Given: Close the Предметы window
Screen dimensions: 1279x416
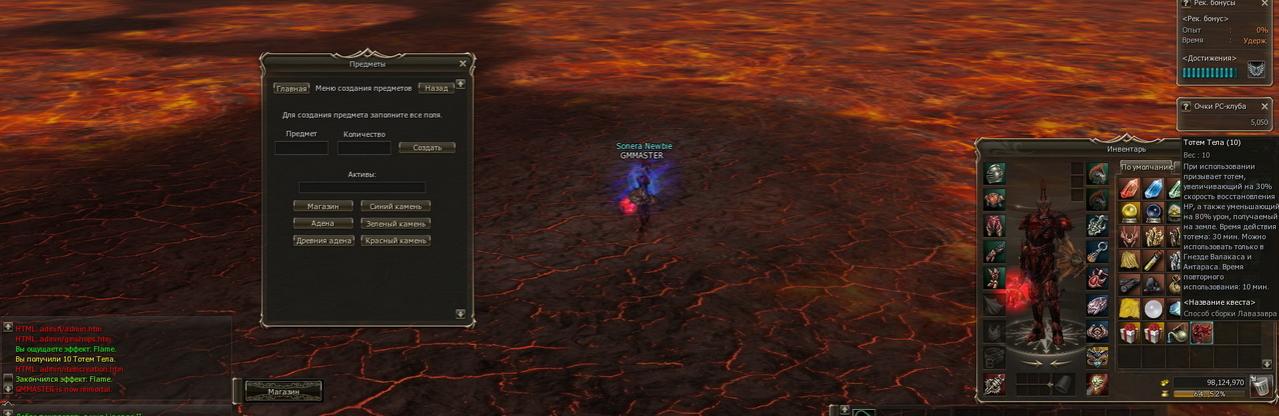Looking at the screenshot, I should click(462, 63).
